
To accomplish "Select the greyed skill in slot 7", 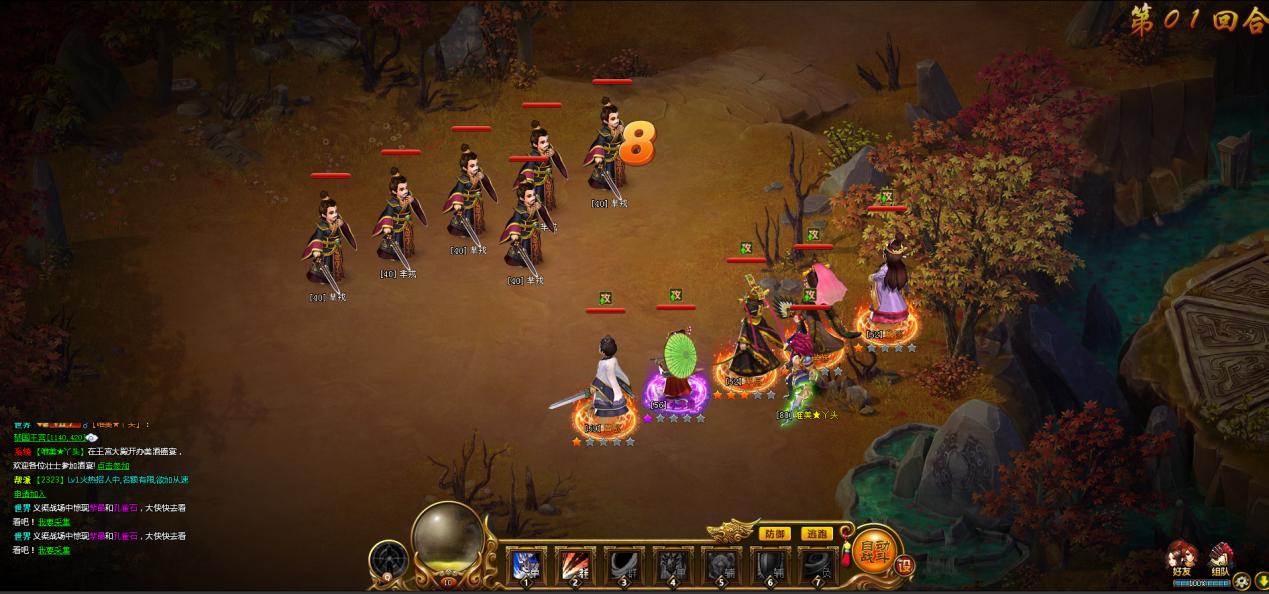I will (x=816, y=566).
